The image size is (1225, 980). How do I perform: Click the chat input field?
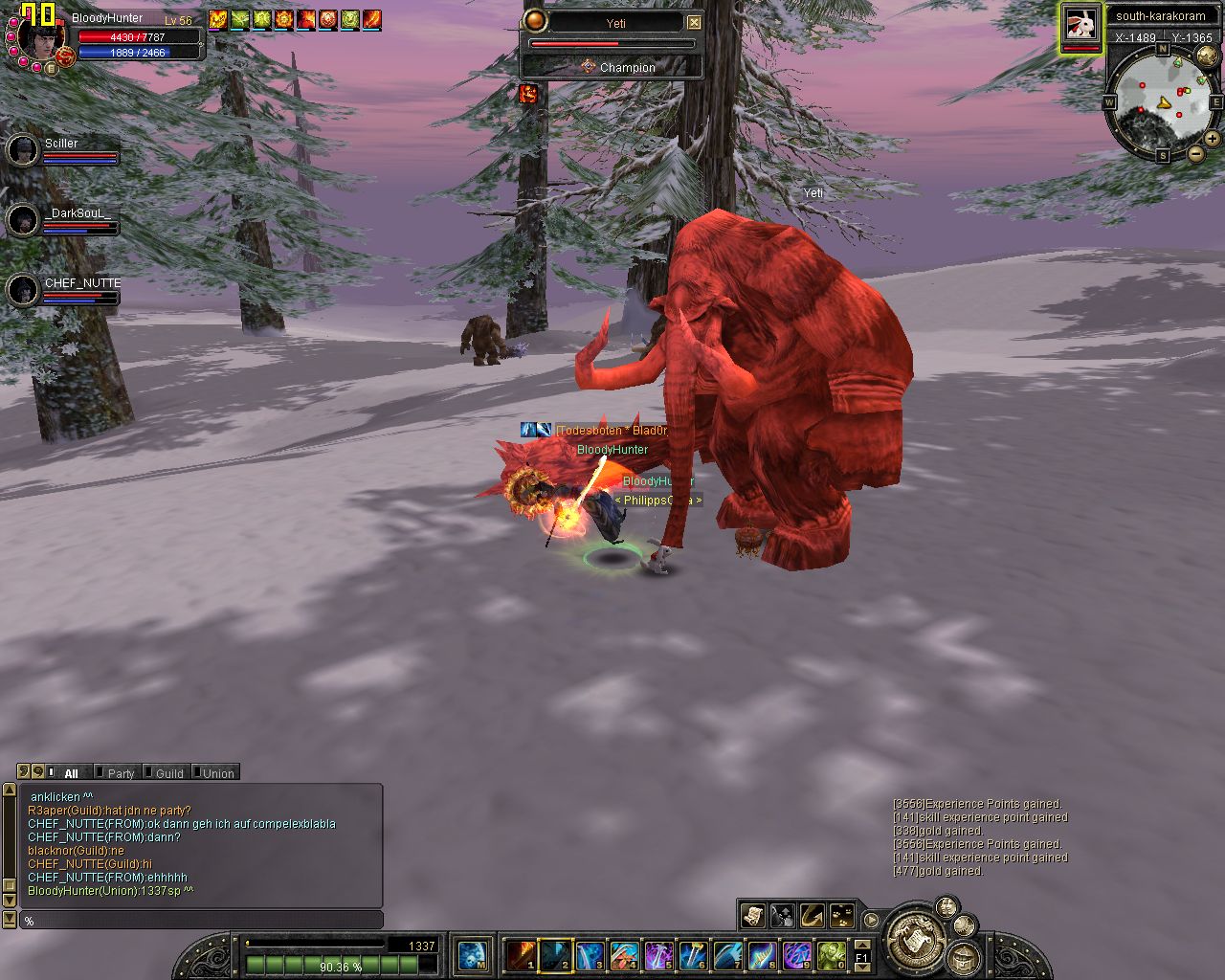[x=201, y=921]
